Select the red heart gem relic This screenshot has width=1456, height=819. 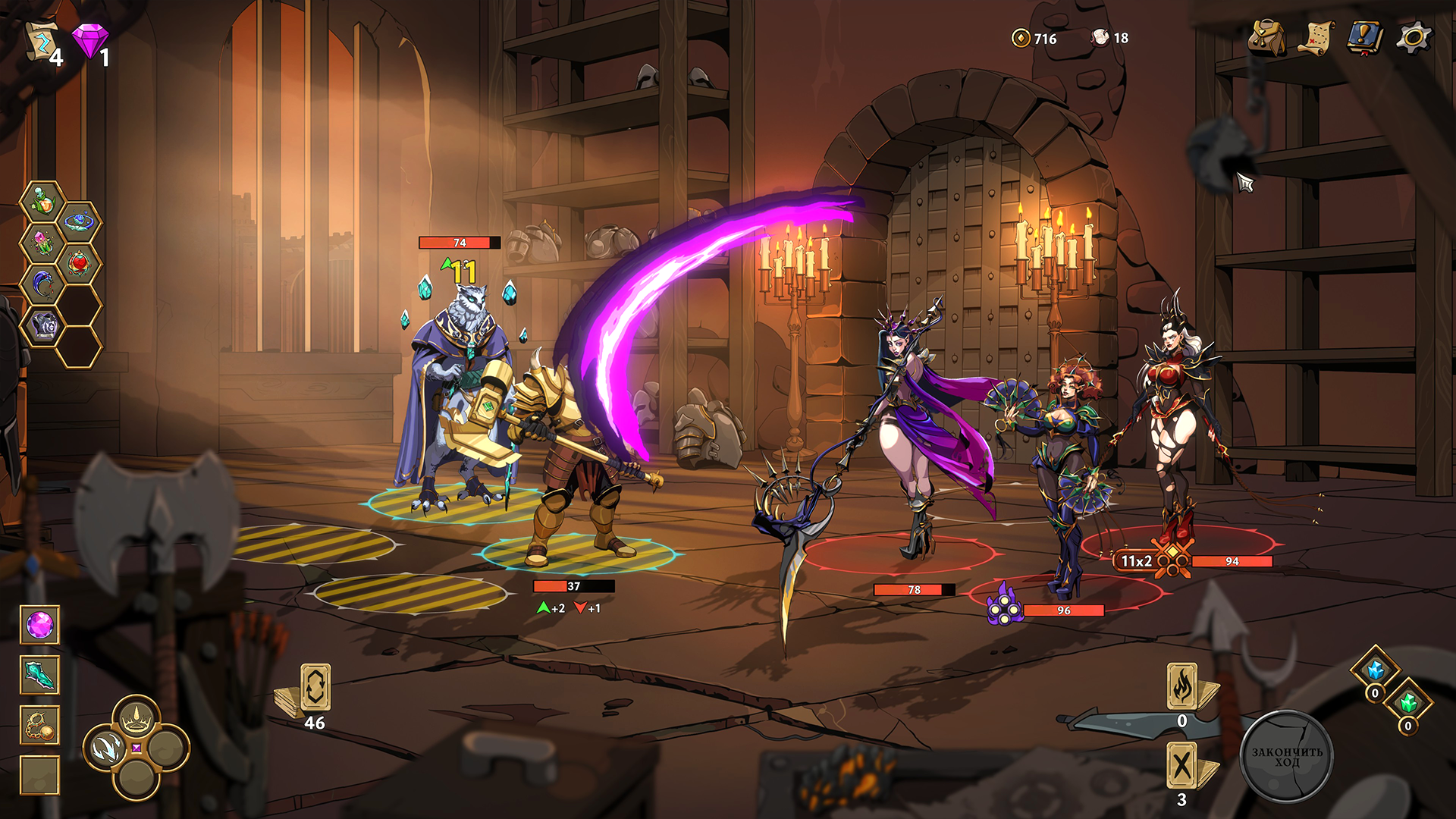pos(79,264)
